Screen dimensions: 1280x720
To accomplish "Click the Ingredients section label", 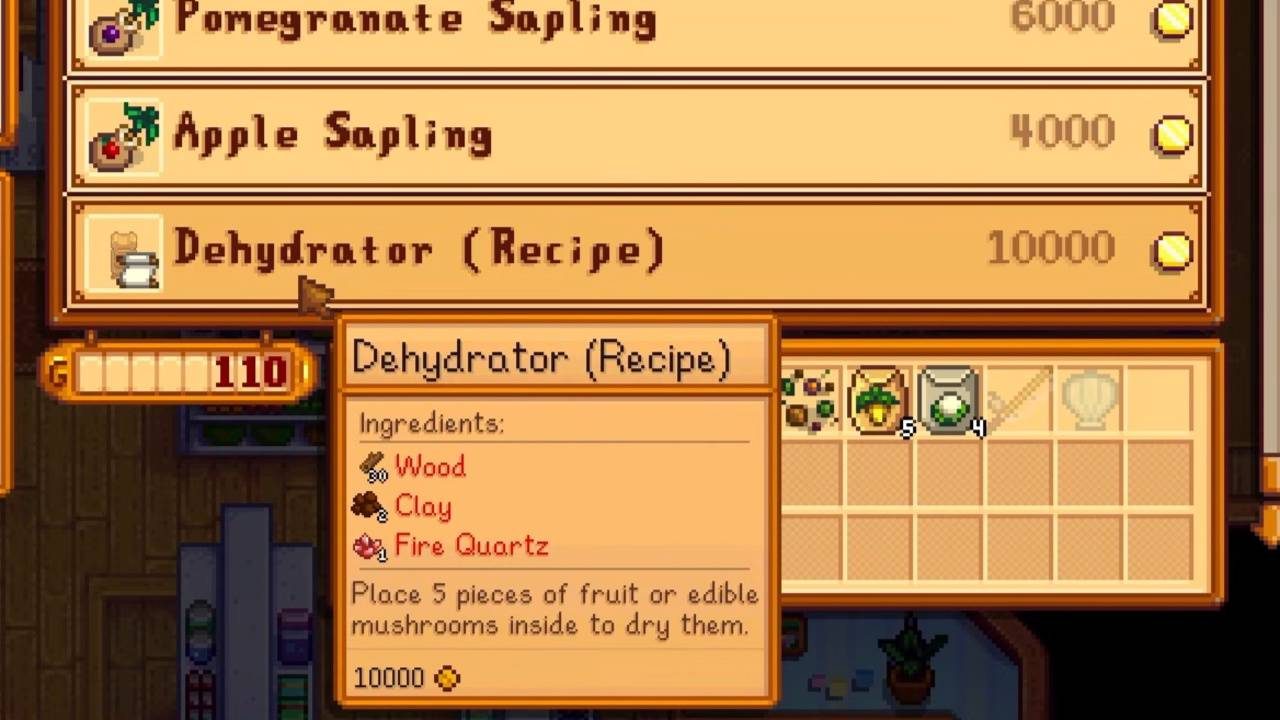I will 430,424.
